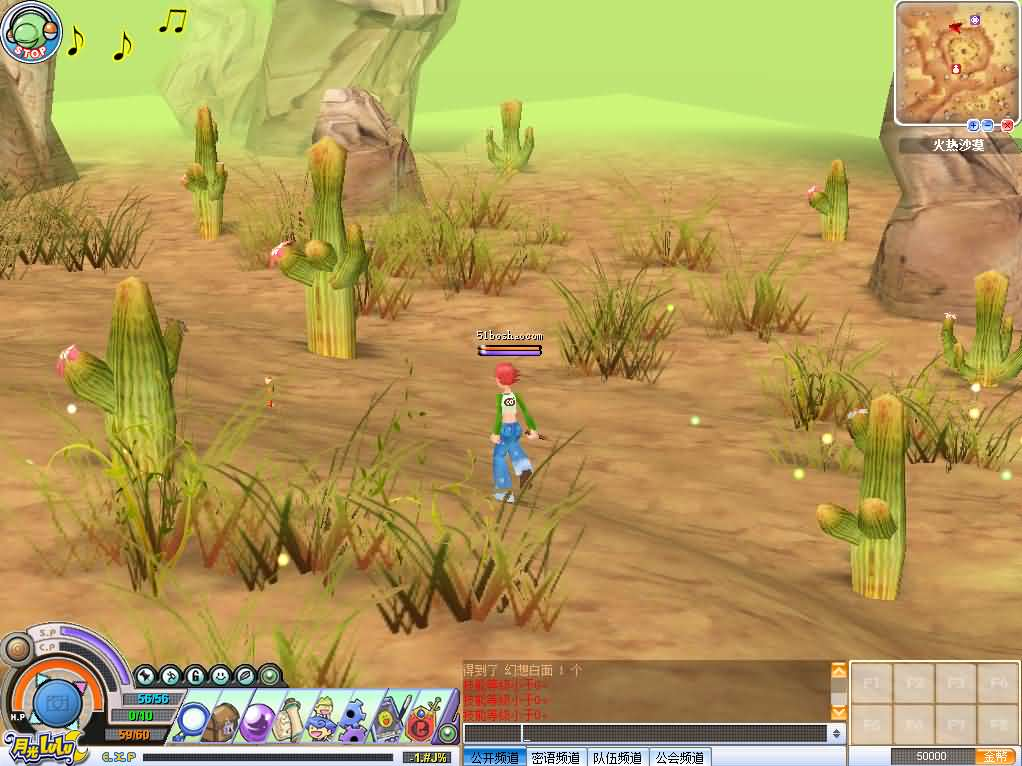Screen dimensions: 1022x766
Task: Click the padlock icon button
Action: [x=195, y=676]
